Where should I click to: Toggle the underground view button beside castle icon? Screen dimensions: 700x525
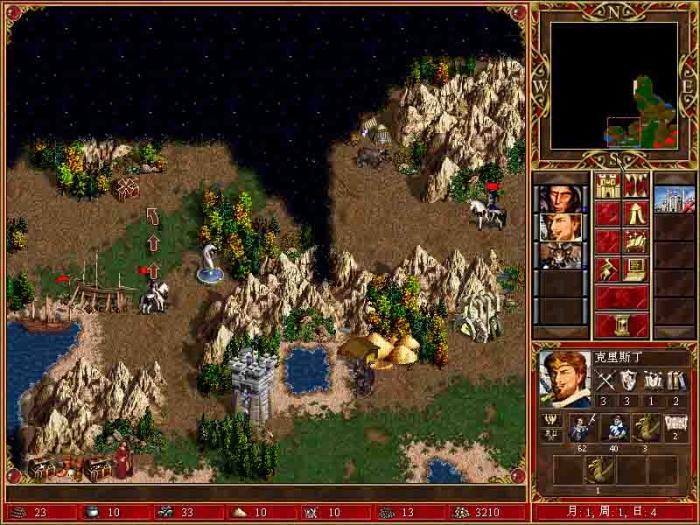click(635, 186)
